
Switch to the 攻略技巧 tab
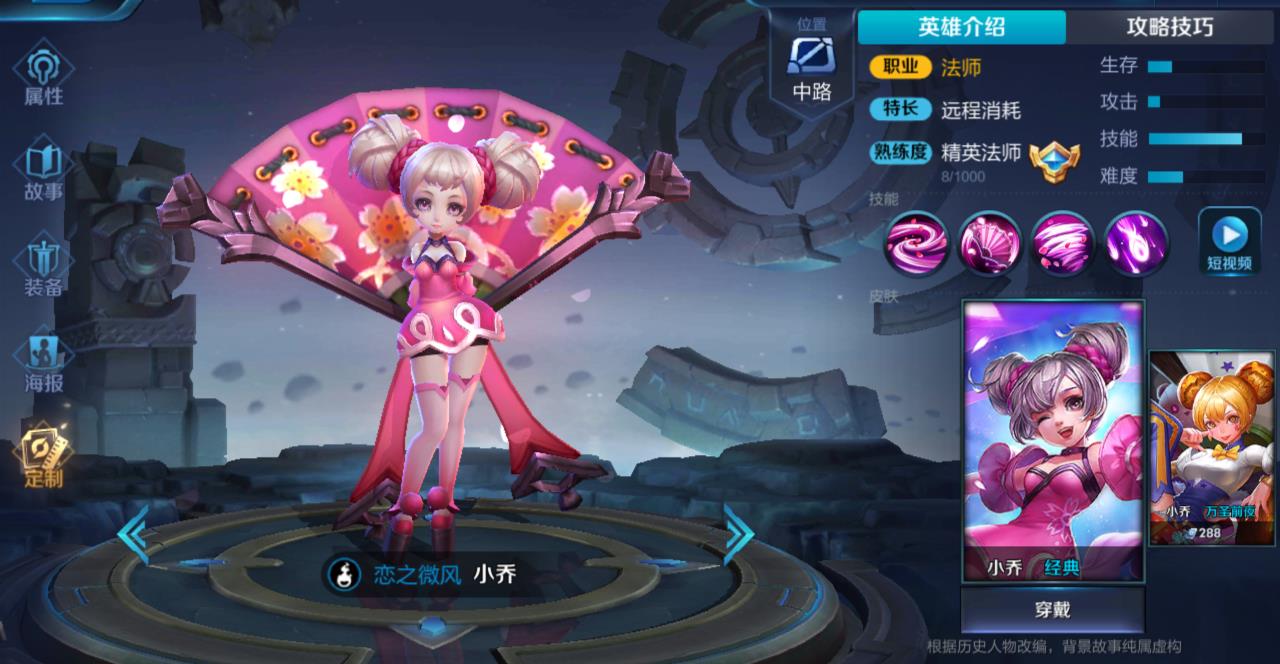[1170, 27]
